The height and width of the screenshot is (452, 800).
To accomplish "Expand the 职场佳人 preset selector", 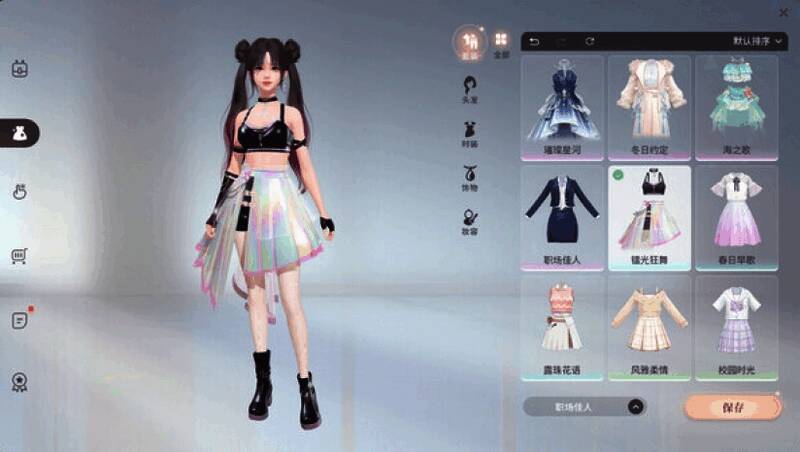I will click(x=634, y=407).
